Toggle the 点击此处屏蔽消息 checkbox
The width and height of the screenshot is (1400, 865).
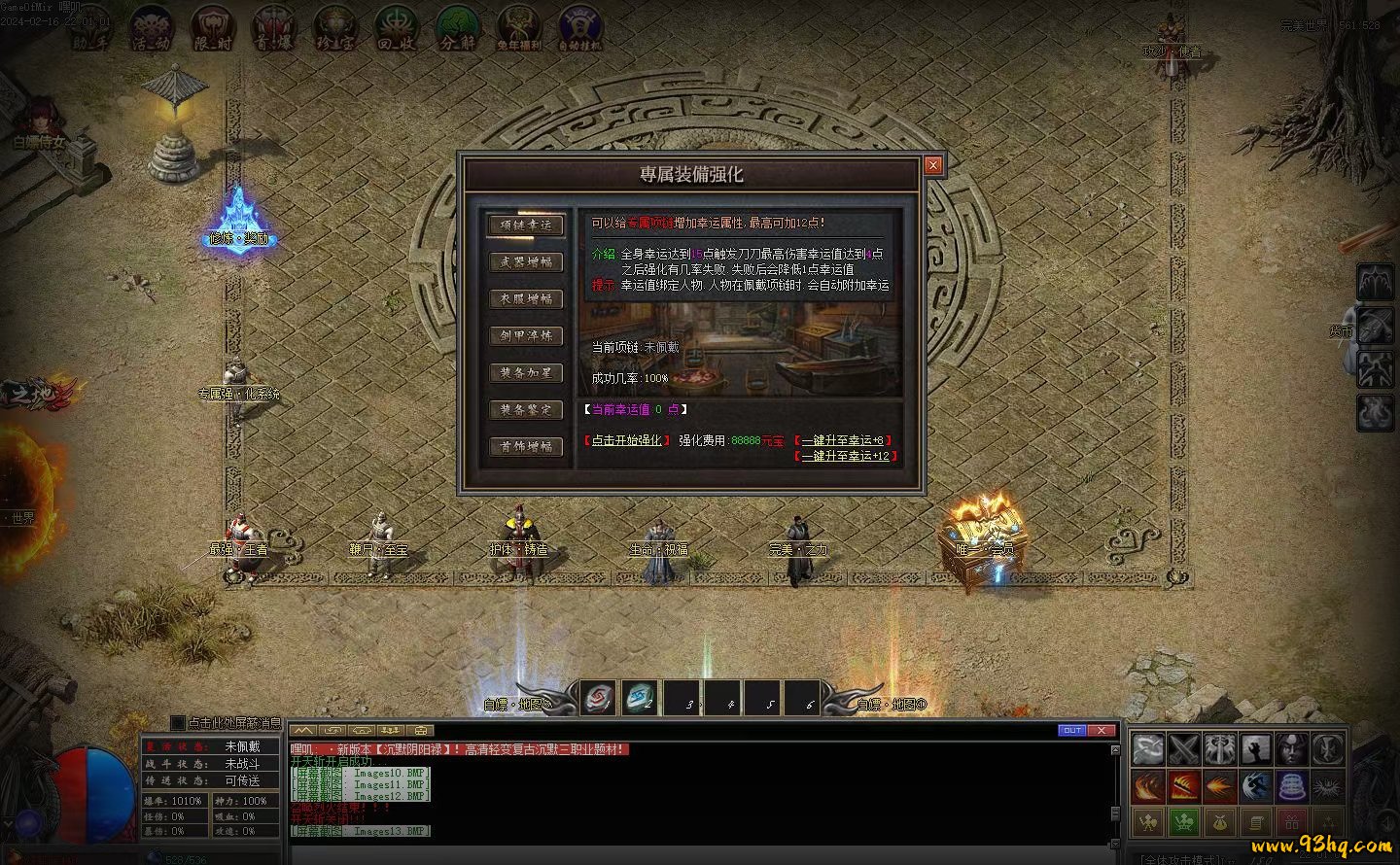[177, 723]
